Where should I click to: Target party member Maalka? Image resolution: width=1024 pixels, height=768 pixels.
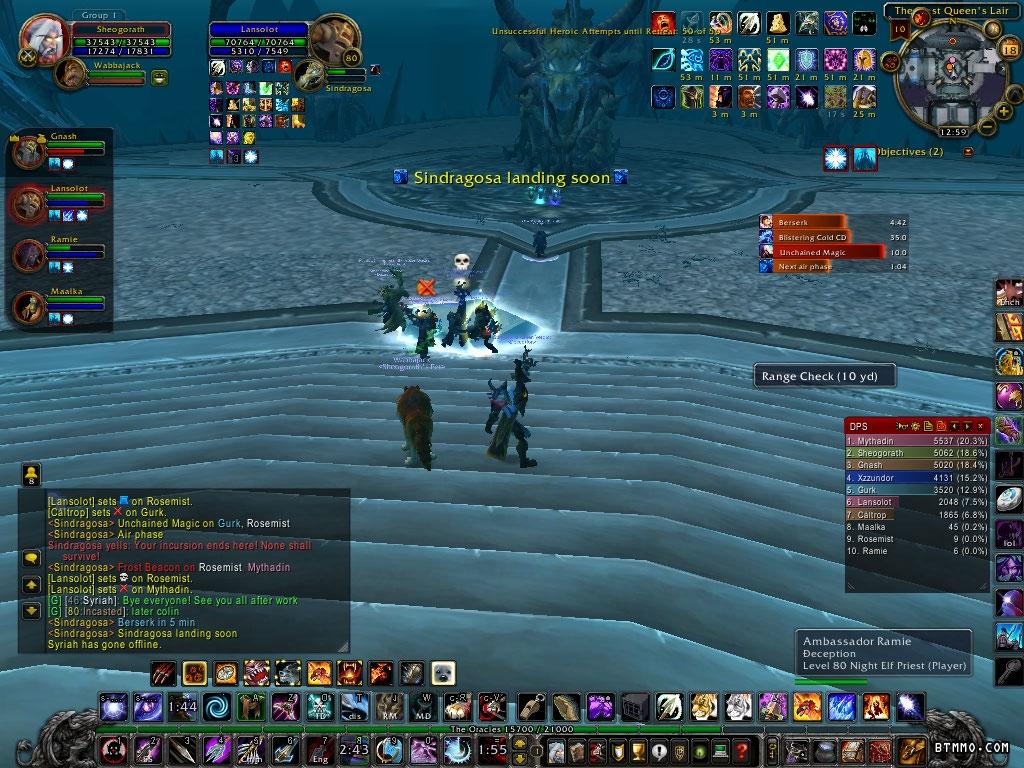point(28,307)
